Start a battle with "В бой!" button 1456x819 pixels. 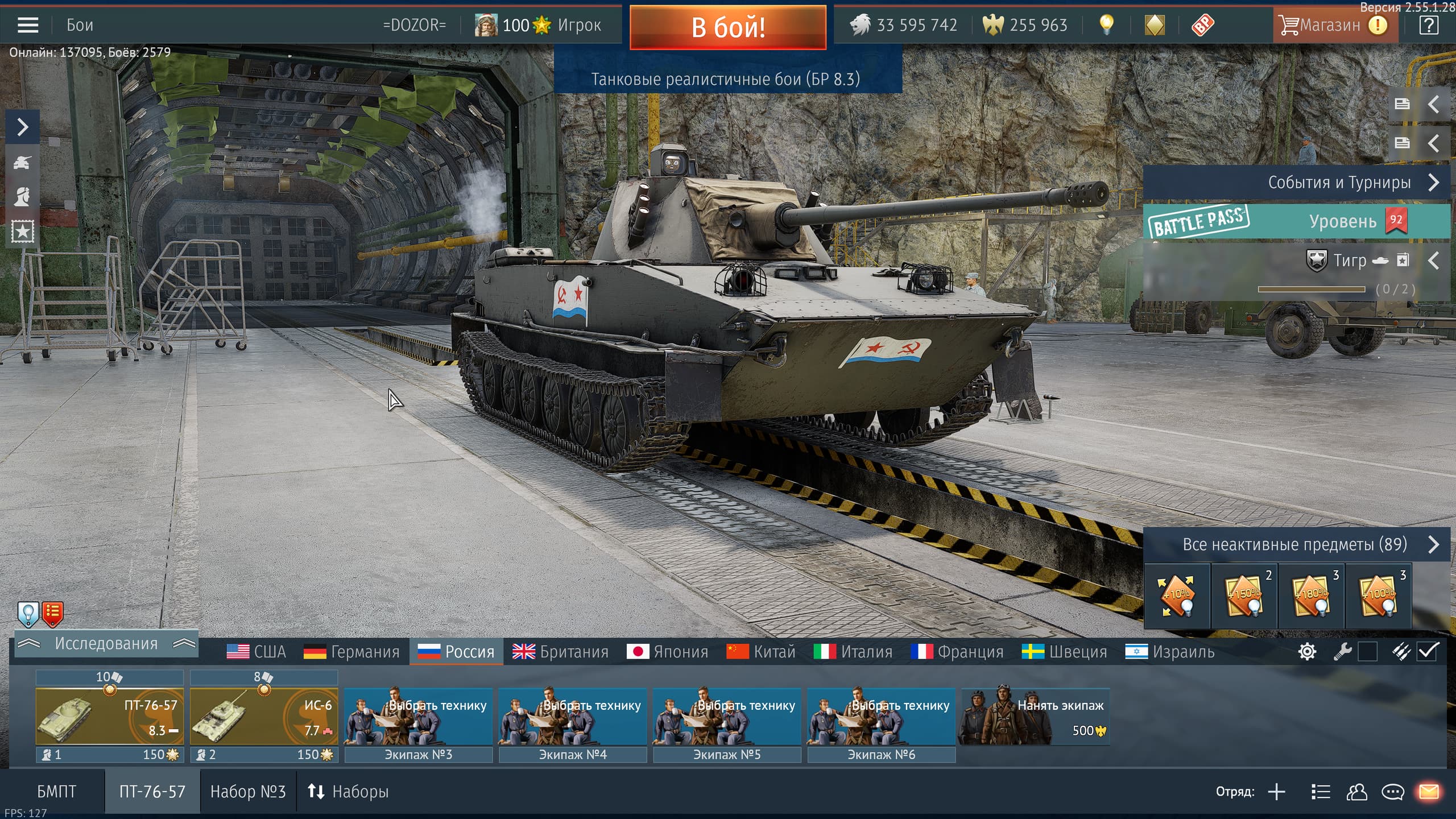pos(727,27)
